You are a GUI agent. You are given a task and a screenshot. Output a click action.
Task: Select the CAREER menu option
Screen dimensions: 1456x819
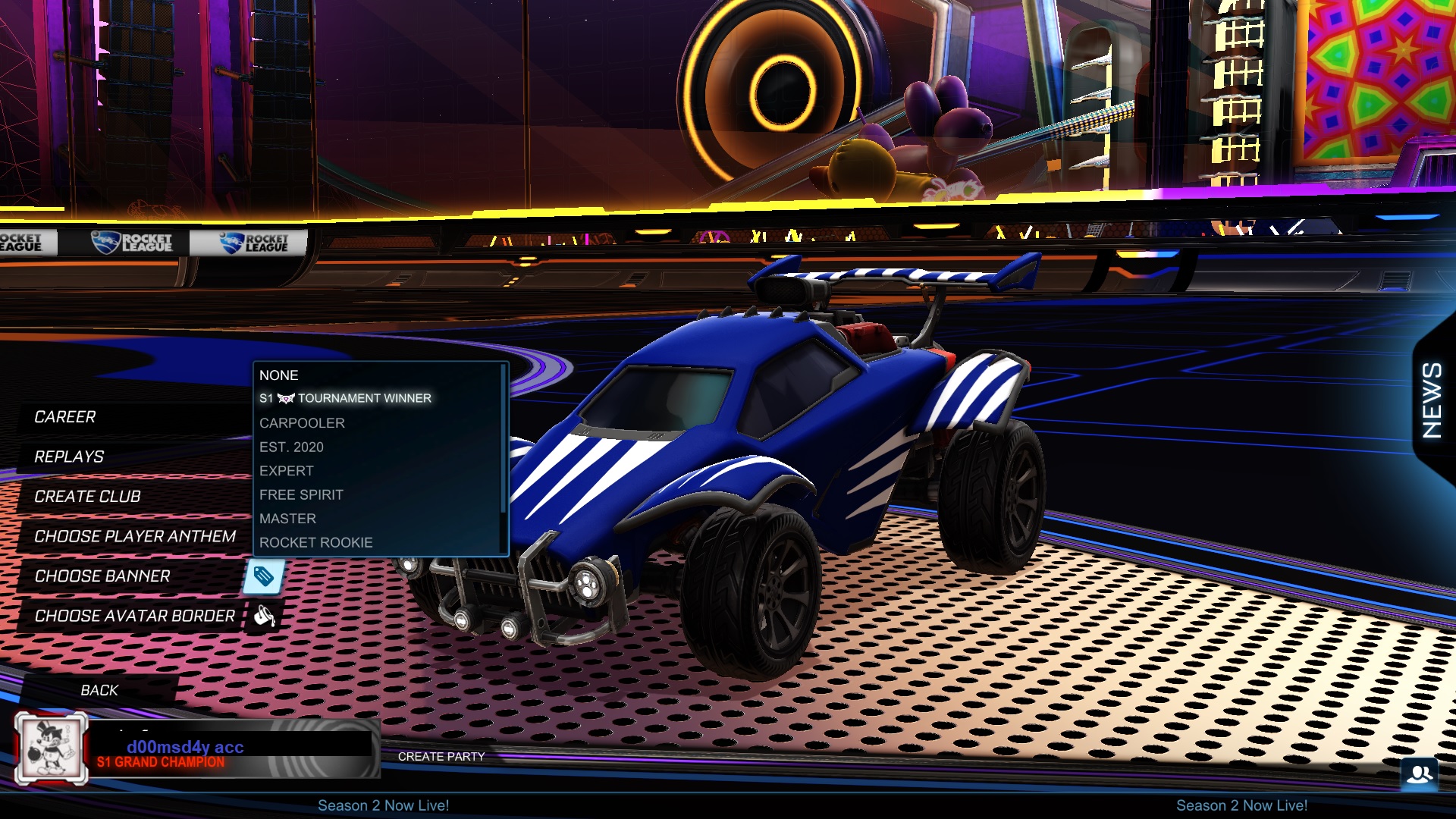point(64,416)
